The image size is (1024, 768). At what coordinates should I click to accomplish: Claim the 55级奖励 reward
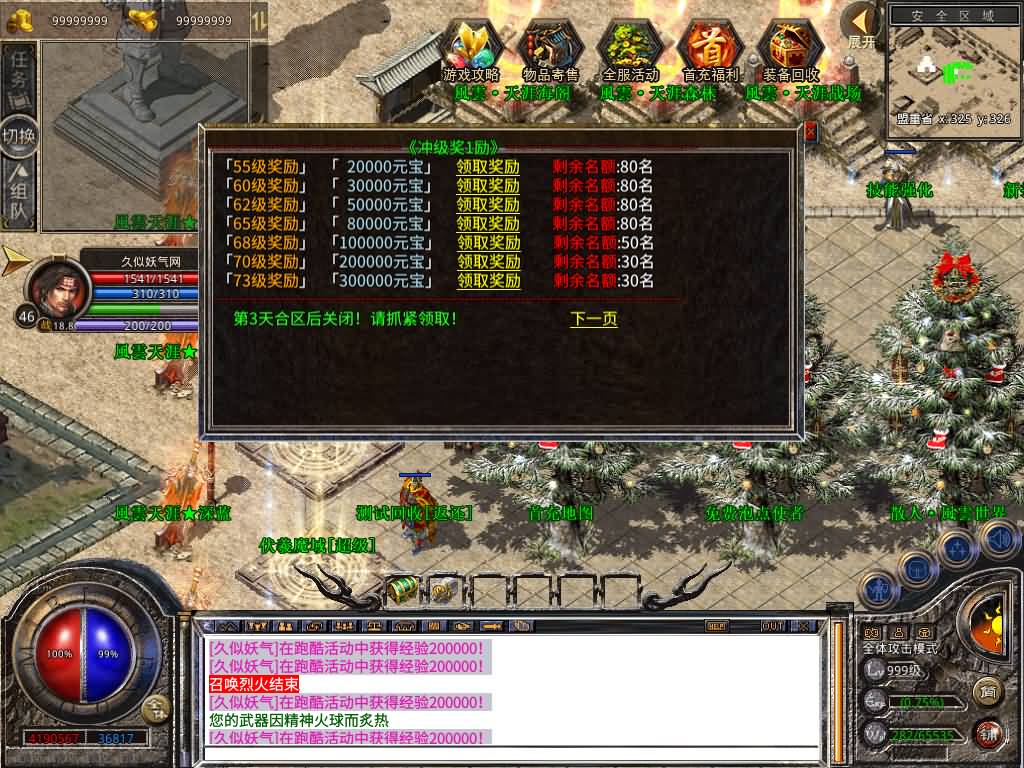[488, 167]
